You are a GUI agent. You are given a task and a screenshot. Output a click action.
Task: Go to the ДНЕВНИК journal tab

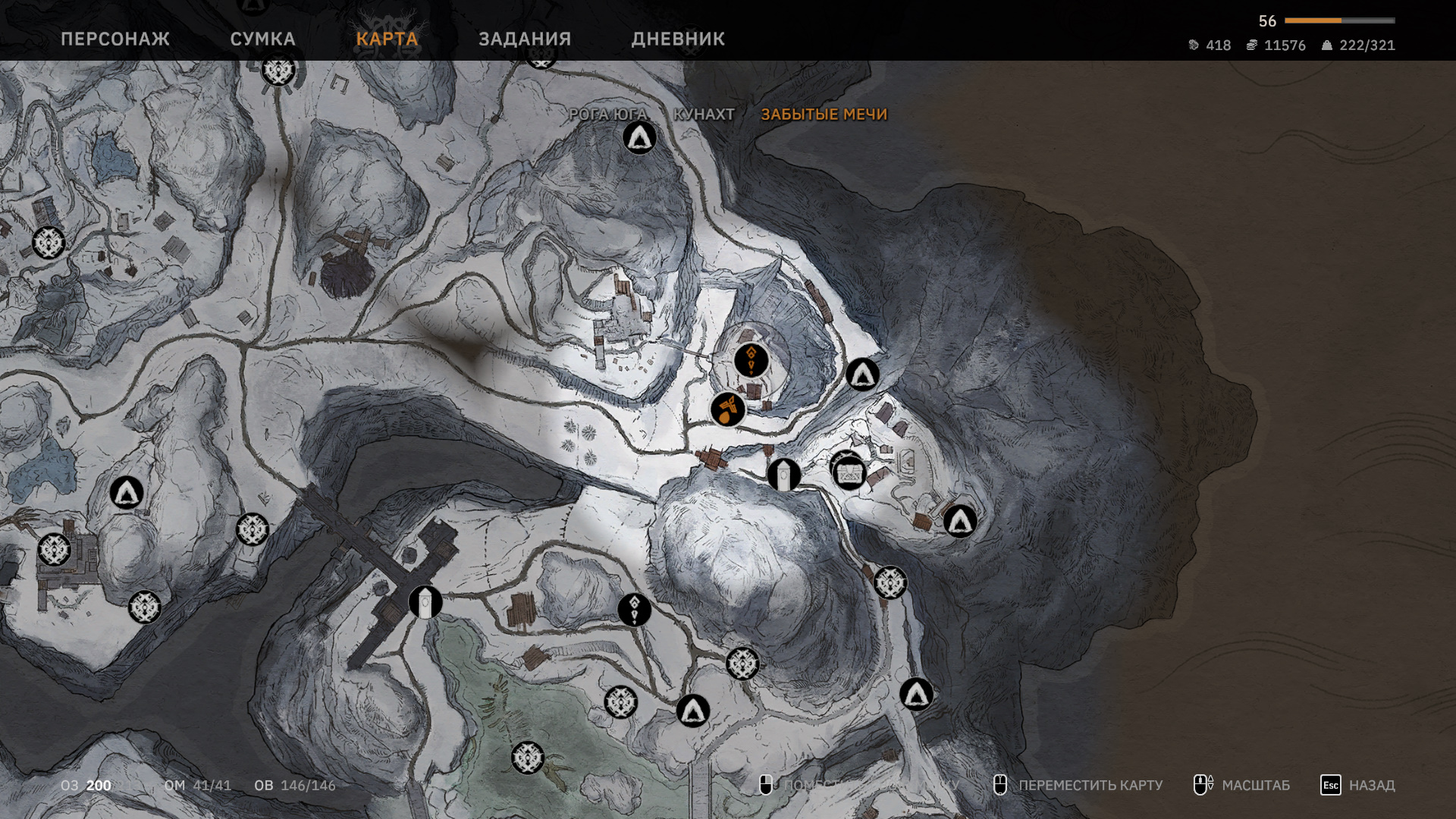point(678,39)
